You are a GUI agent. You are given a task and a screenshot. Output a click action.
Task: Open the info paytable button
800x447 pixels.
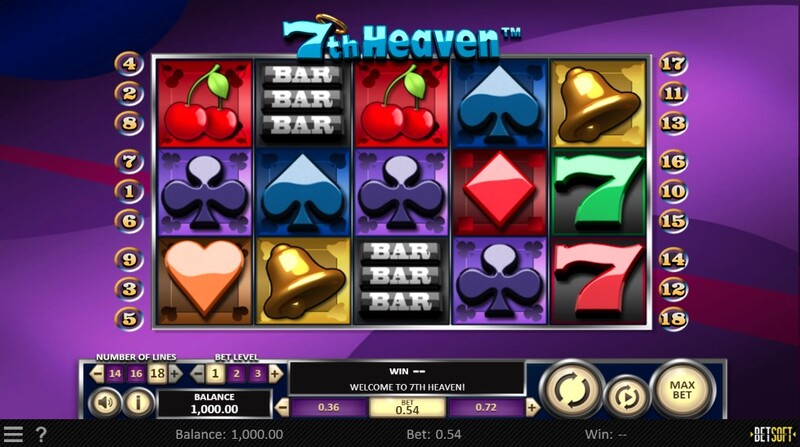coord(138,402)
